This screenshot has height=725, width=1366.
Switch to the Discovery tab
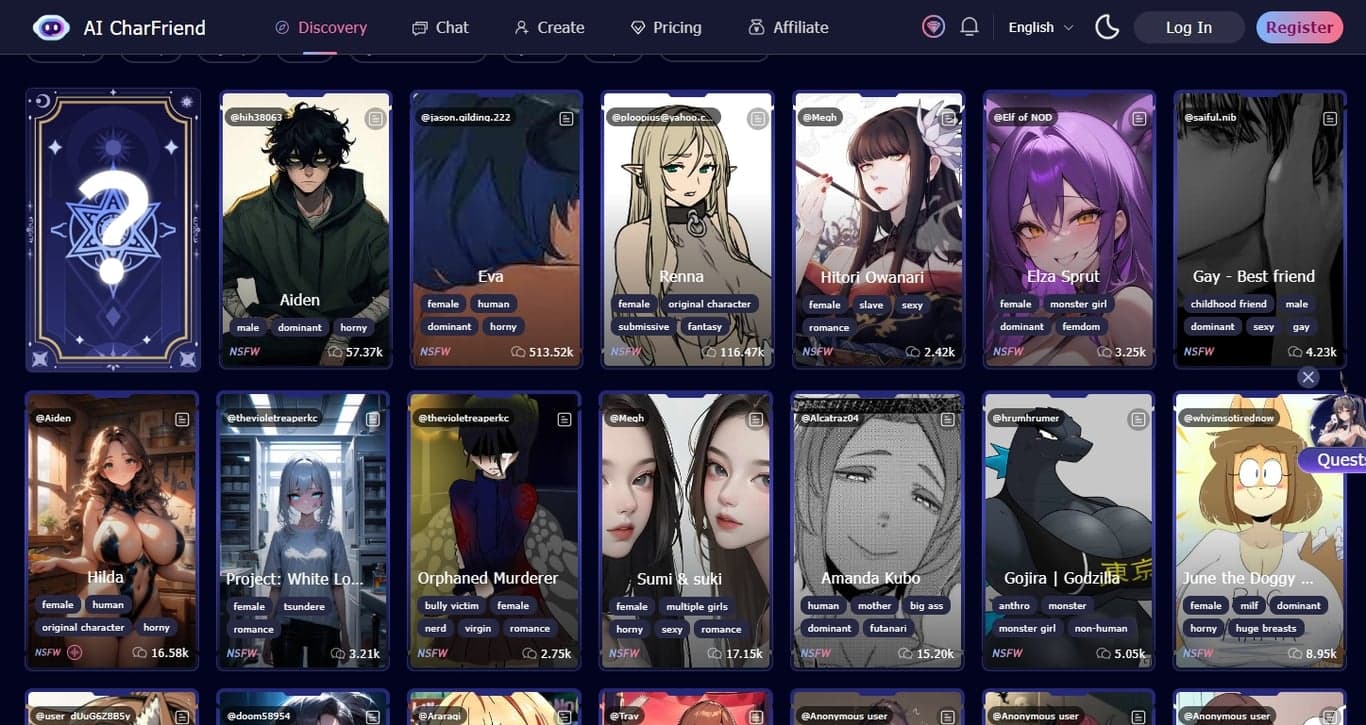pyautogui.click(x=320, y=27)
